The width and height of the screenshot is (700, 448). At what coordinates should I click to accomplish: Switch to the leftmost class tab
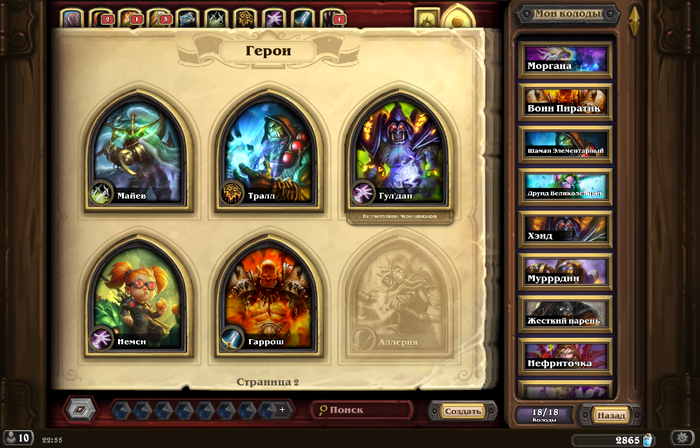click(71, 17)
